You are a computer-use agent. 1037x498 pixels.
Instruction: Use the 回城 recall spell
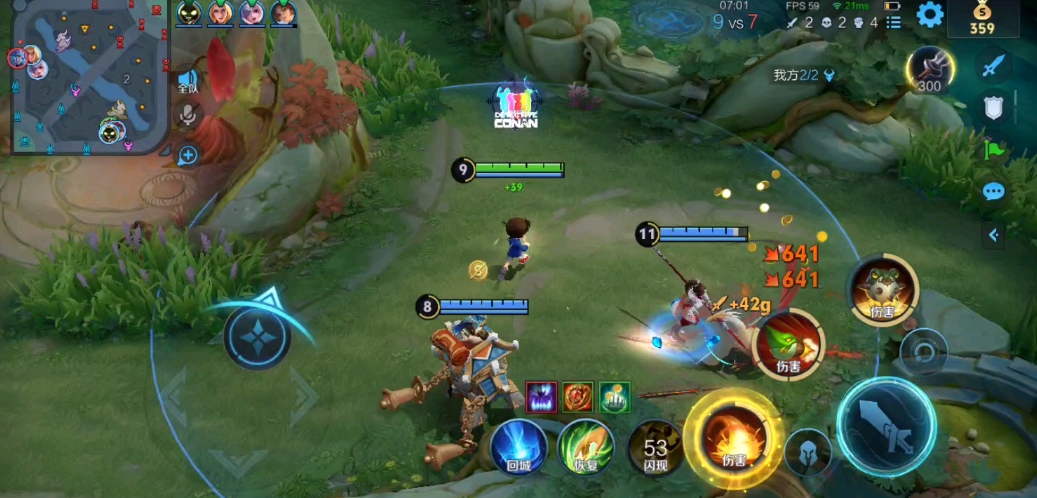(x=519, y=446)
